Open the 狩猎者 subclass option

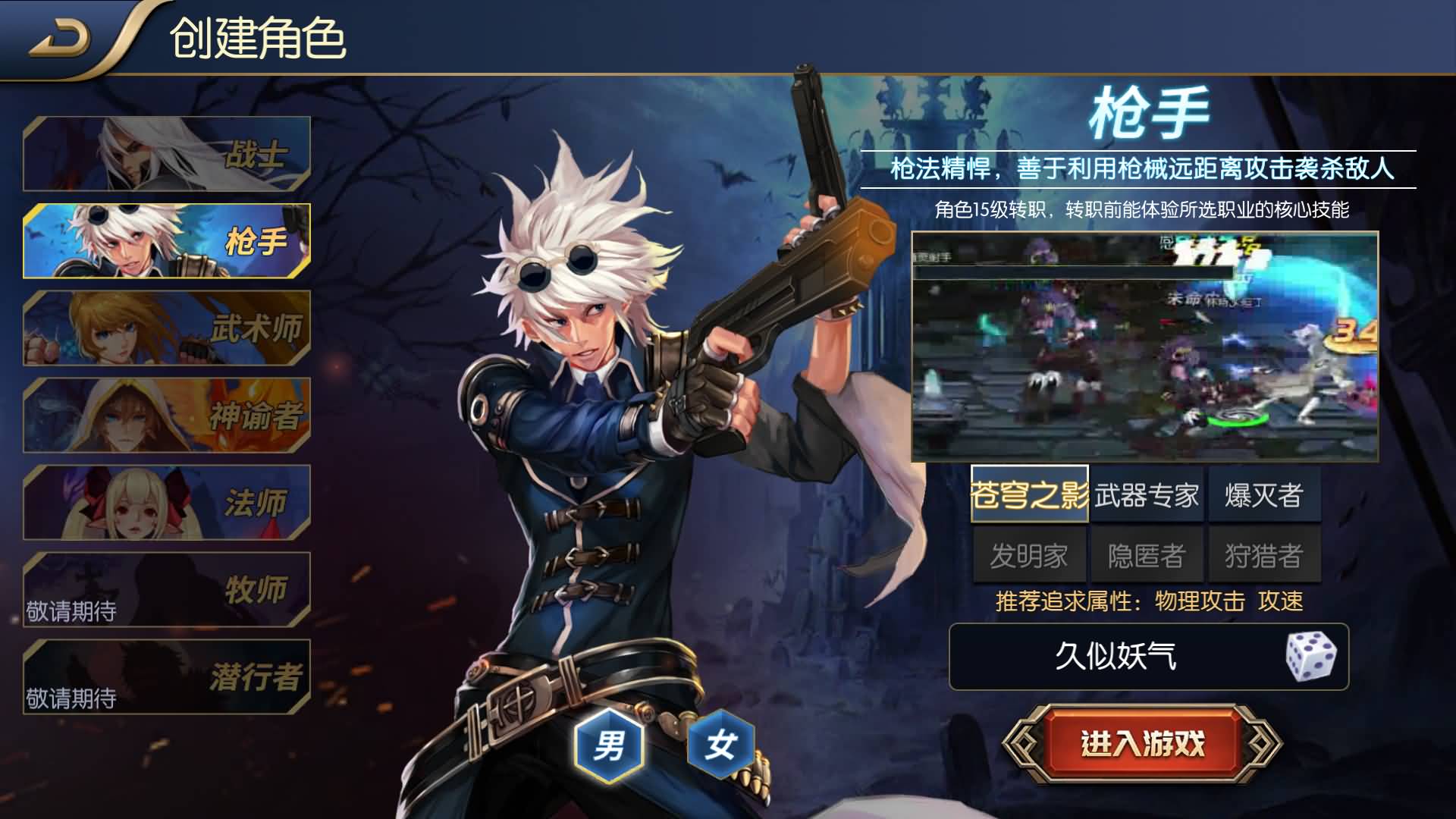(x=1264, y=554)
